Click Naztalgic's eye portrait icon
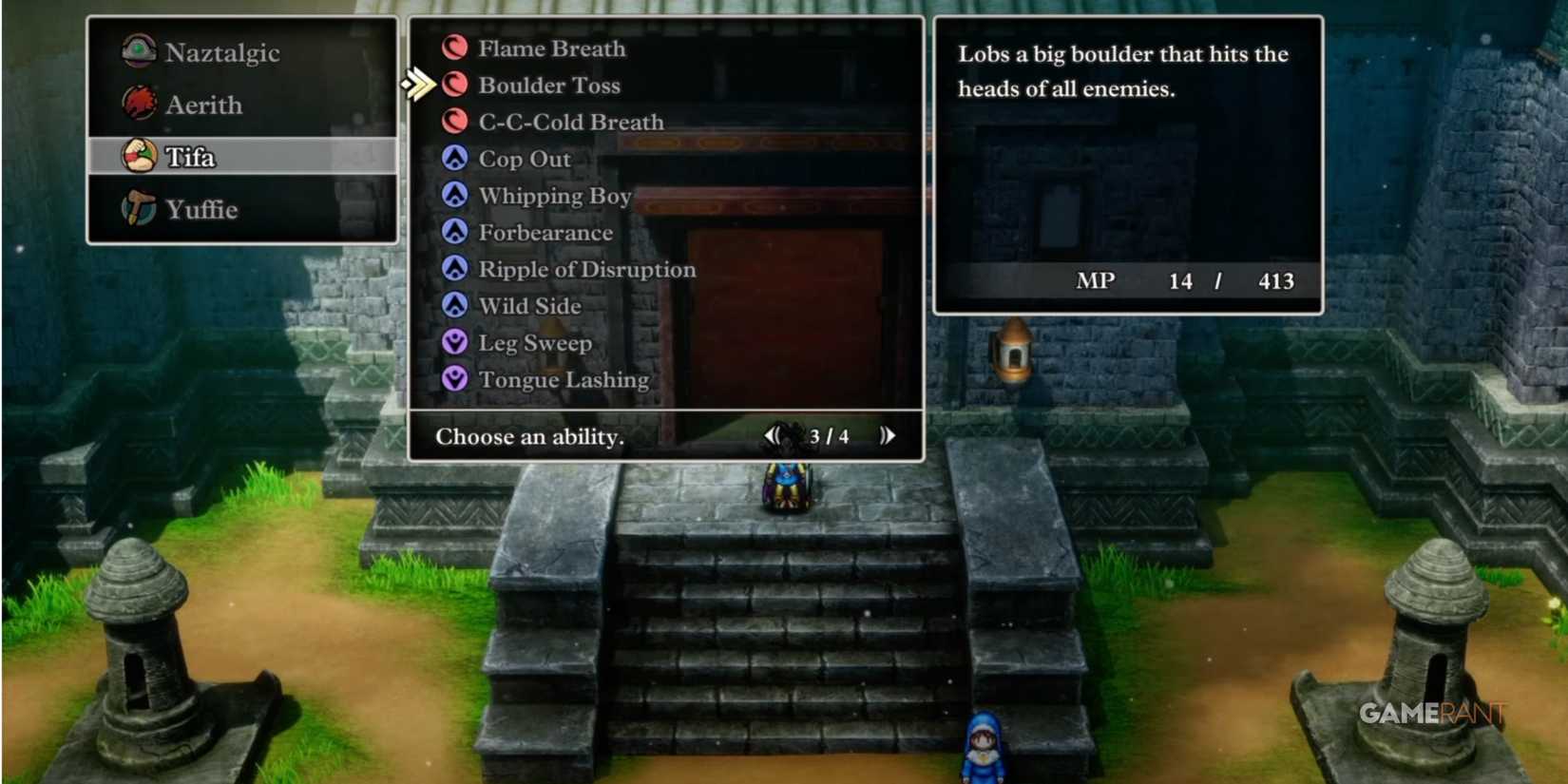1568x784 pixels. 138,52
